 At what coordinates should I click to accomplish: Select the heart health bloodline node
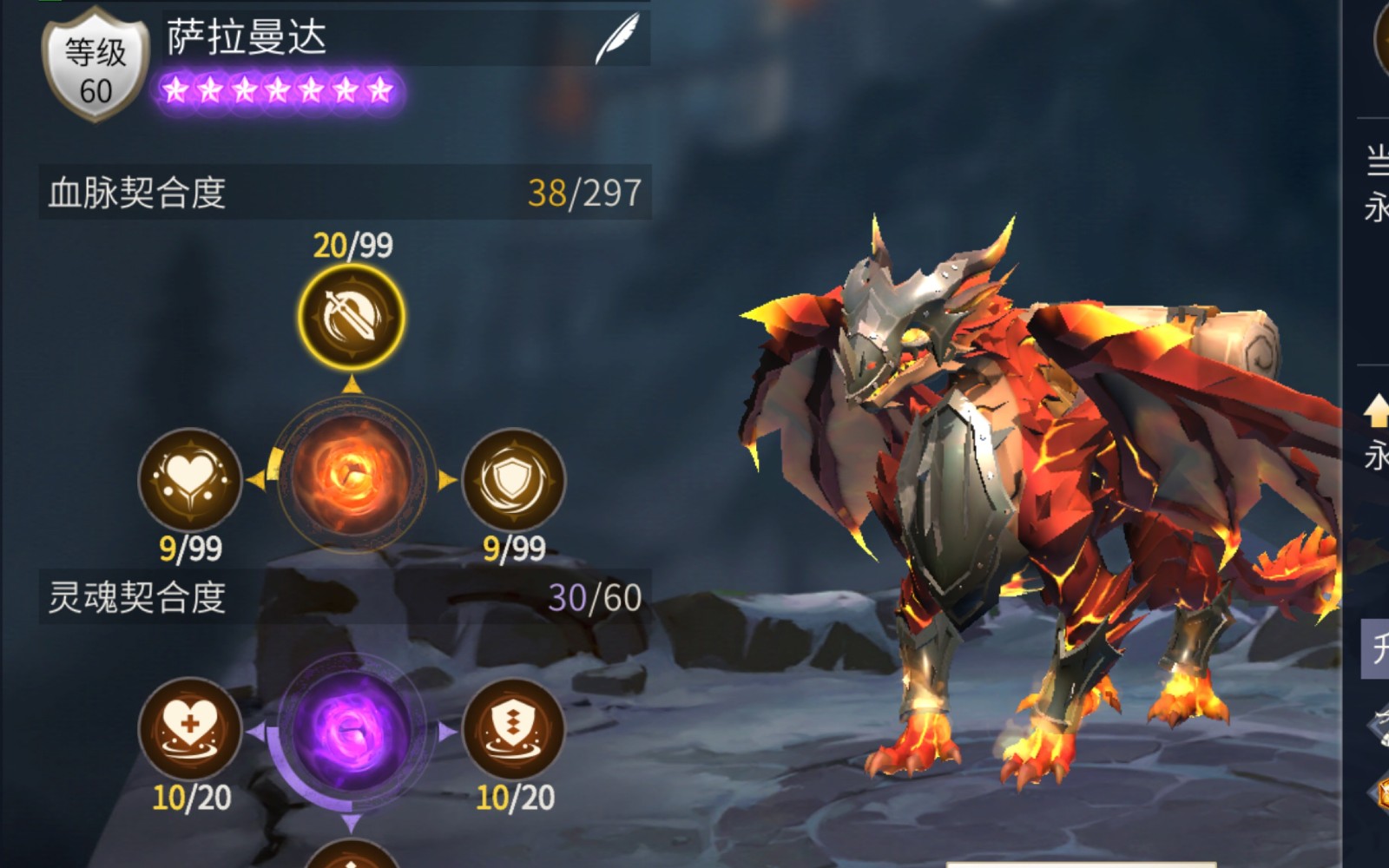click(190, 479)
